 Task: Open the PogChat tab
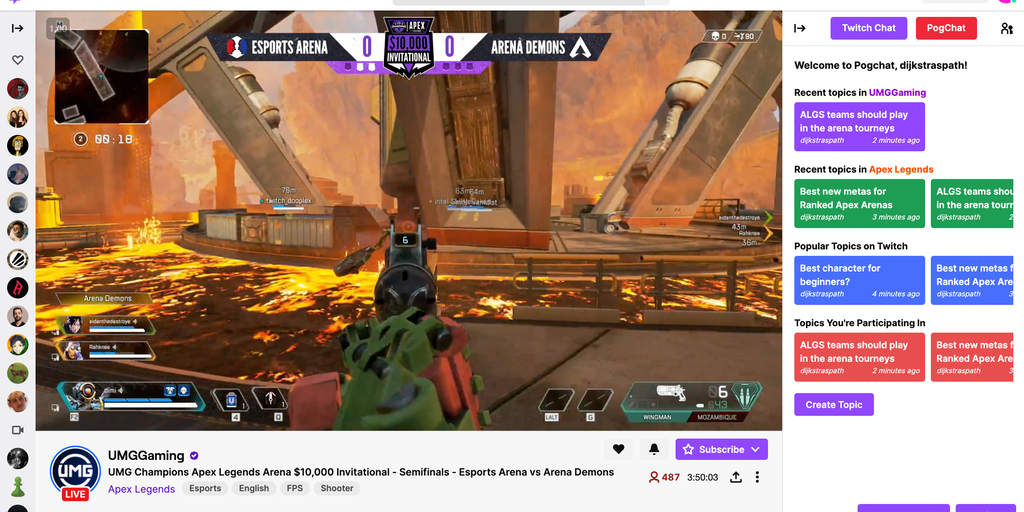[x=945, y=28]
